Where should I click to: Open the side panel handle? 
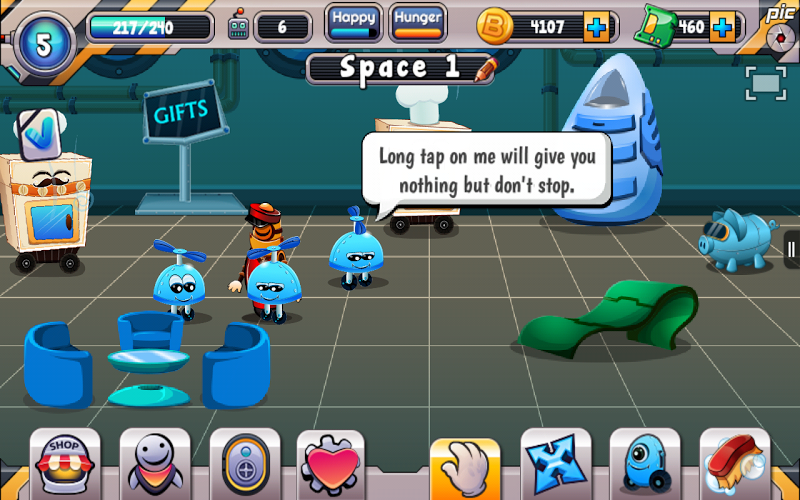coord(791,248)
